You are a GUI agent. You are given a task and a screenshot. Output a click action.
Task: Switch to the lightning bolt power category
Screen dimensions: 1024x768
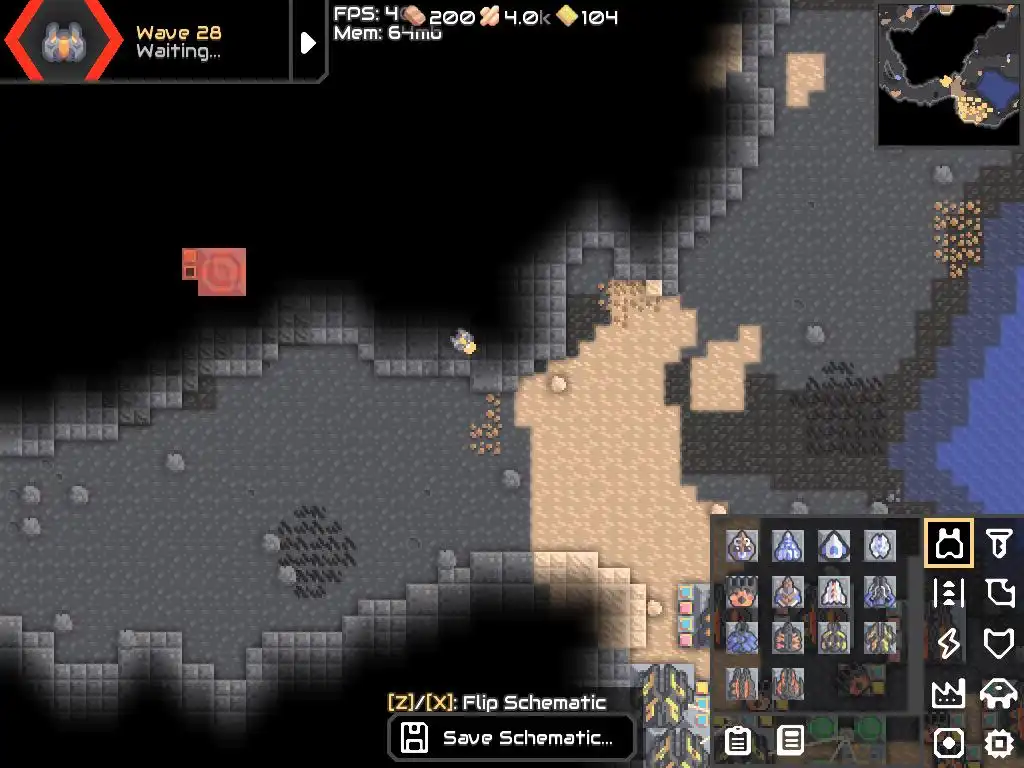point(948,643)
